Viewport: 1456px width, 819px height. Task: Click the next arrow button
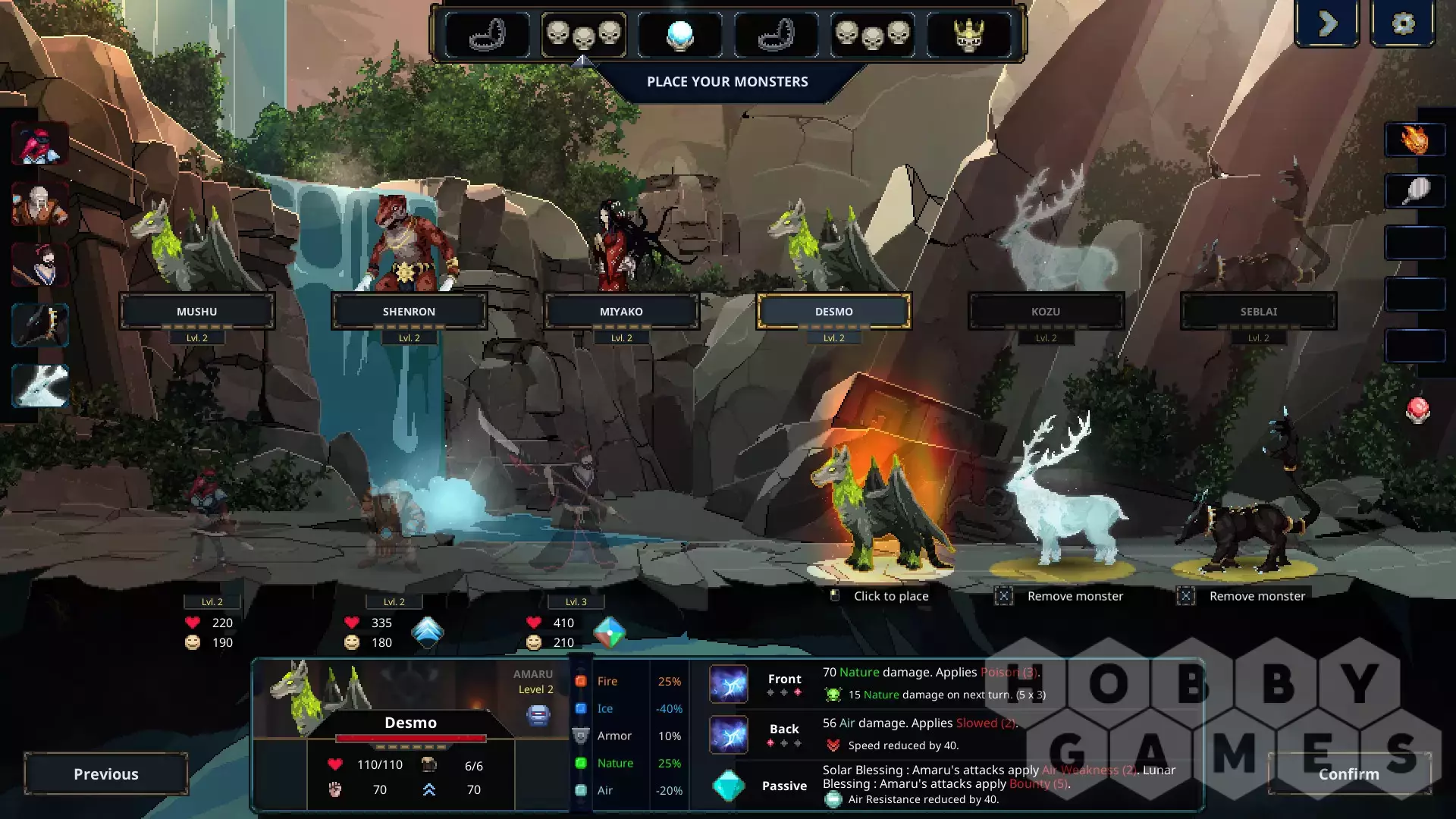(x=1327, y=24)
